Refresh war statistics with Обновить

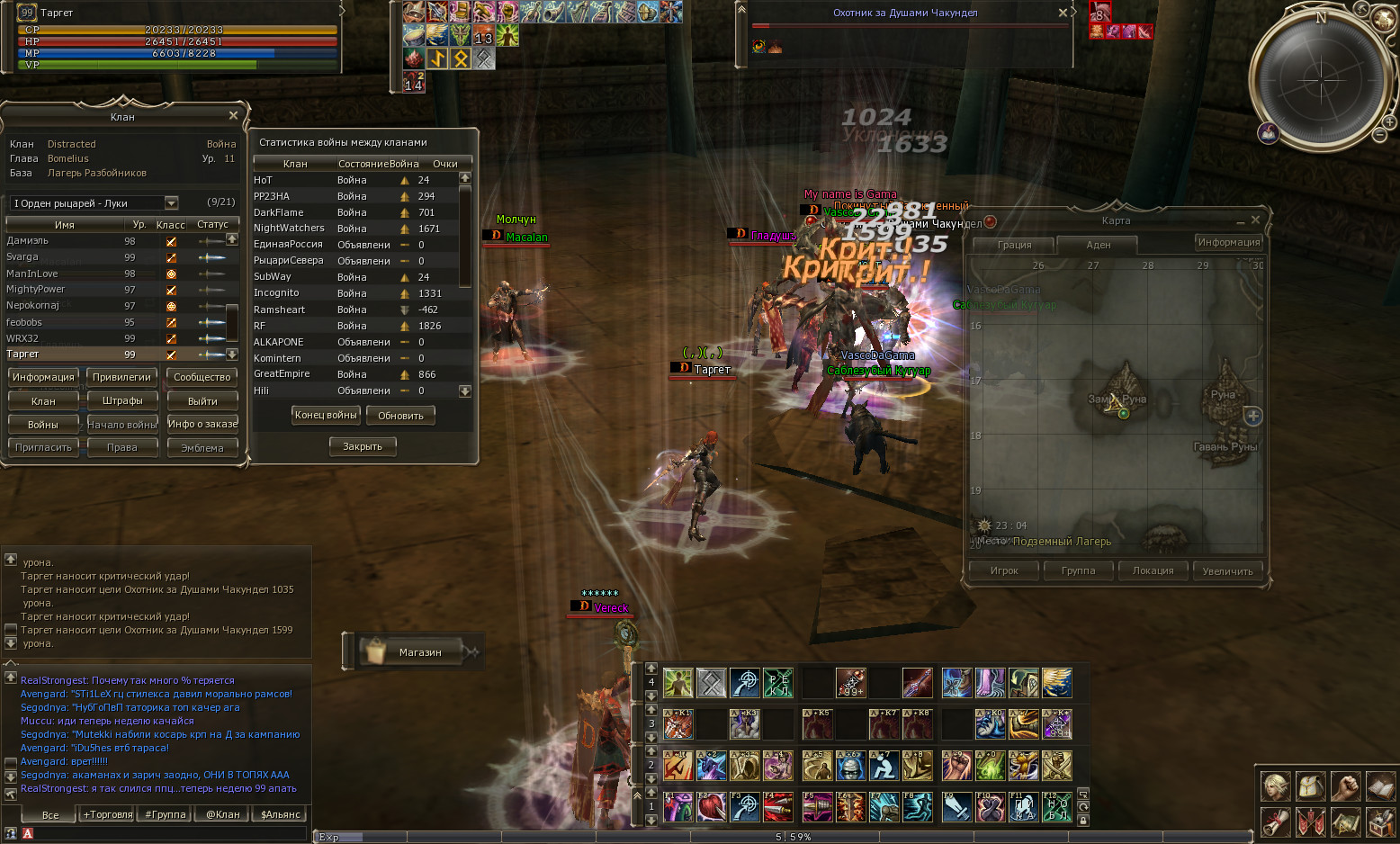[400, 415]
